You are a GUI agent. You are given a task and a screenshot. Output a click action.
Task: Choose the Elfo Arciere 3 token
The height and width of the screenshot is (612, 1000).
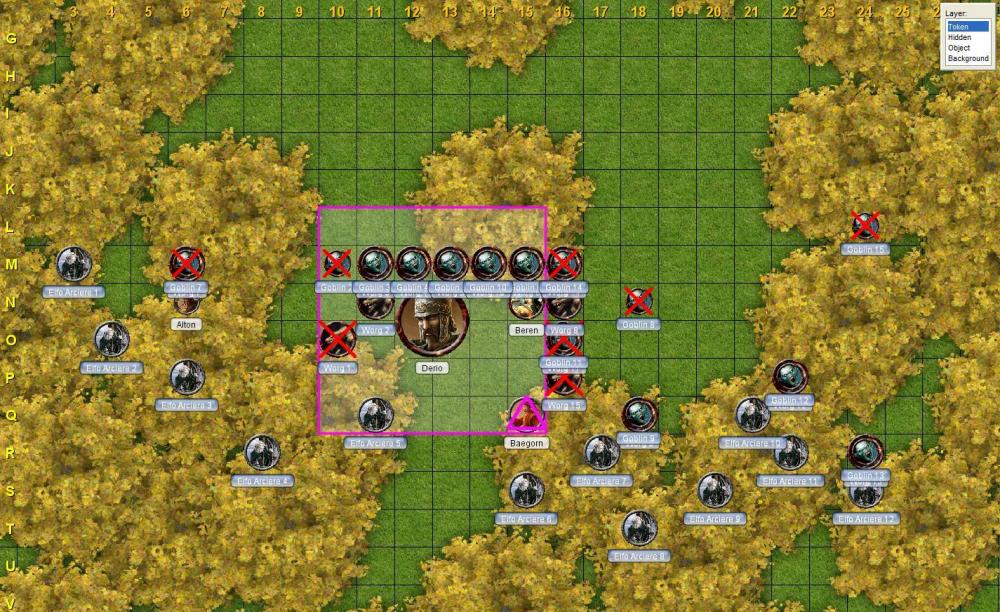(x=187, y=377)
